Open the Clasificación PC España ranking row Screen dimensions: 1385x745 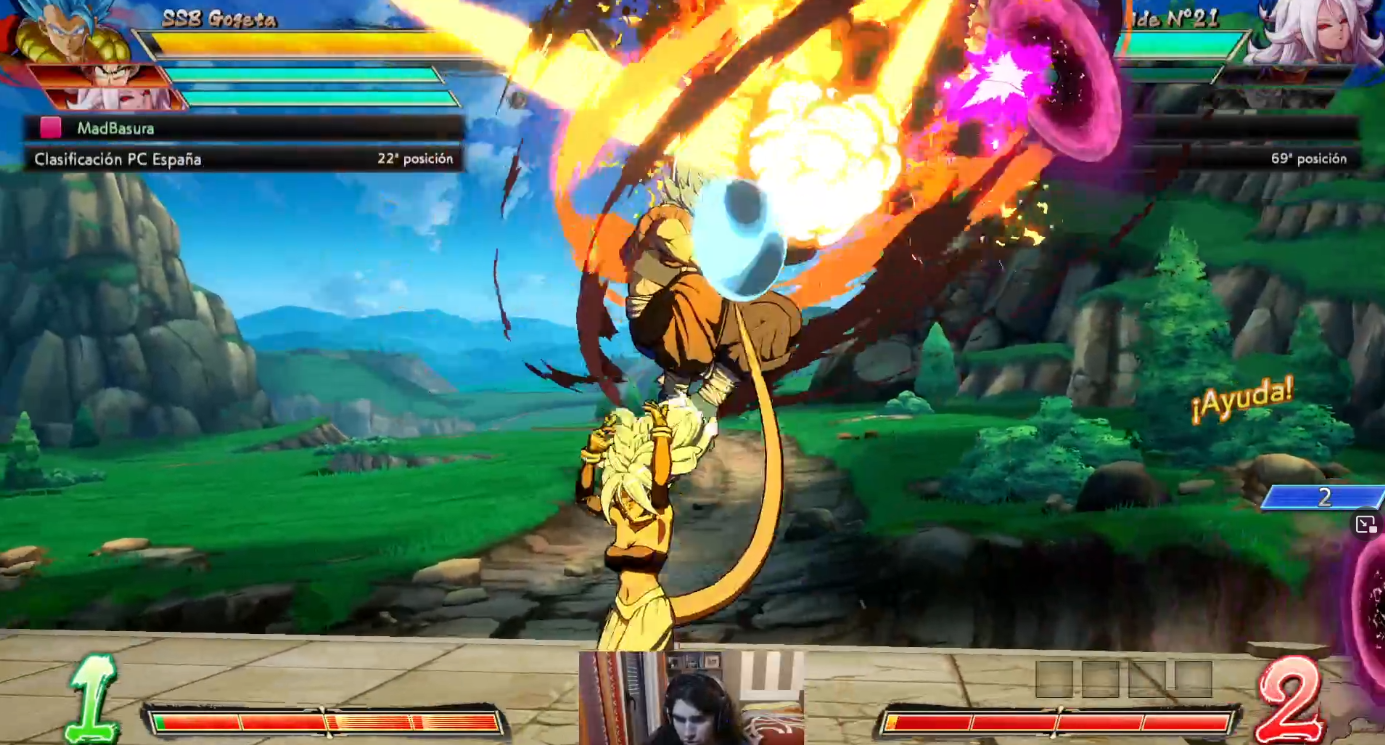(x=244, y=159)
